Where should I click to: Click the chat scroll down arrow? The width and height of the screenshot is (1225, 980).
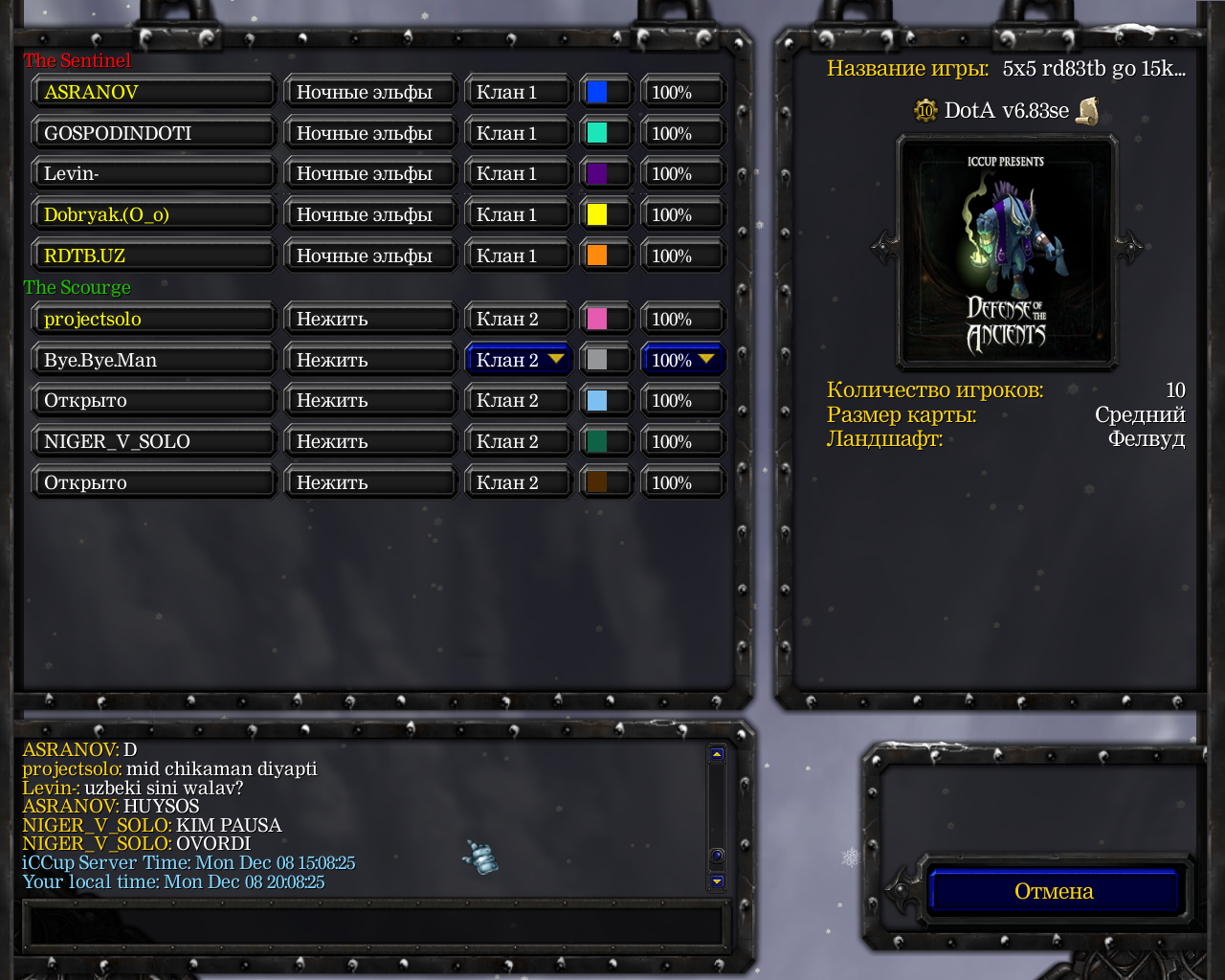[717, 881]
